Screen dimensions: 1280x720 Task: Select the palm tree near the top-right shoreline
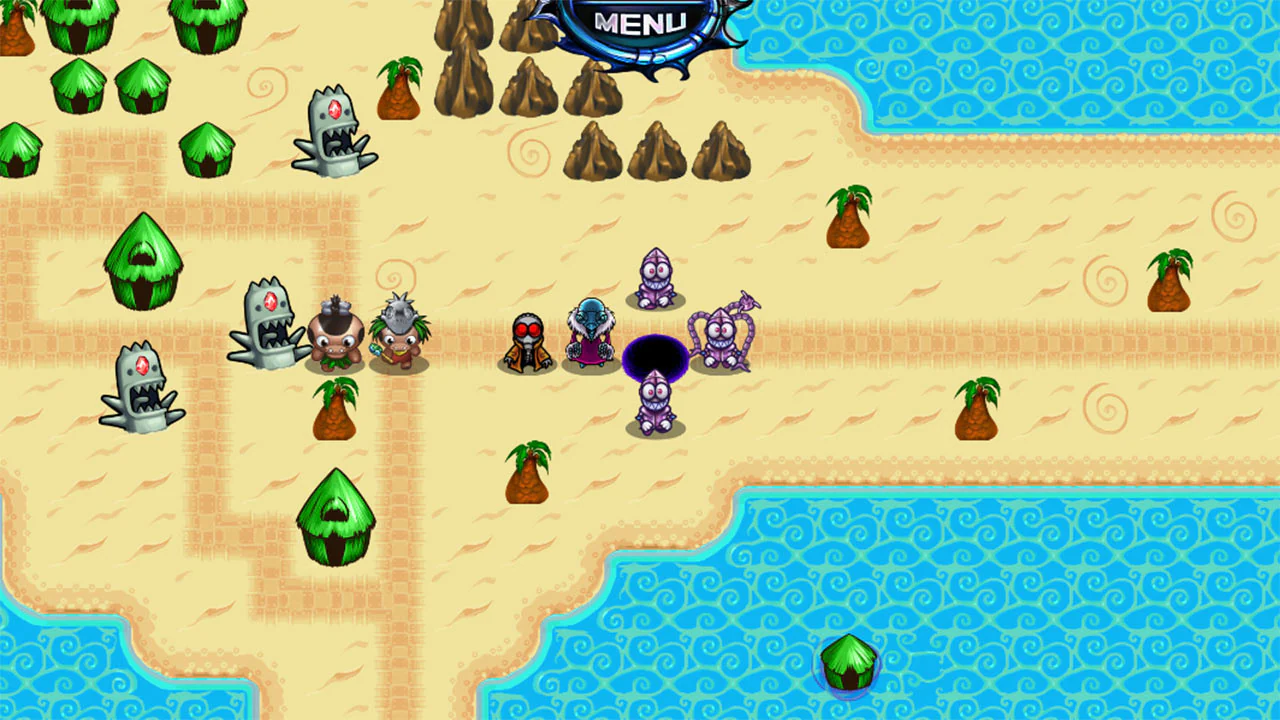coord(850,215)
